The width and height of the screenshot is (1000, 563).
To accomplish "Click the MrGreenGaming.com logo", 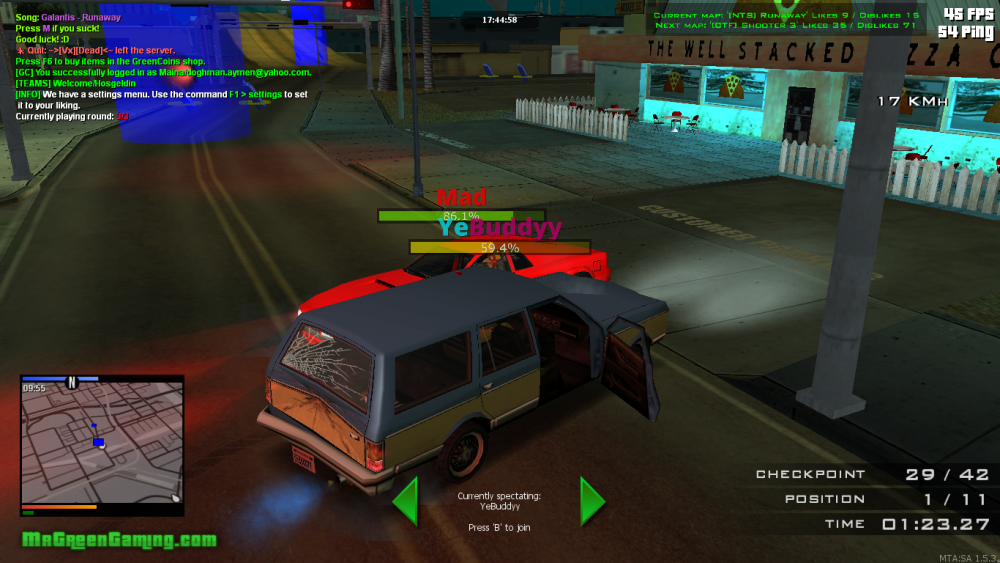I will click(x=118, y=540).
